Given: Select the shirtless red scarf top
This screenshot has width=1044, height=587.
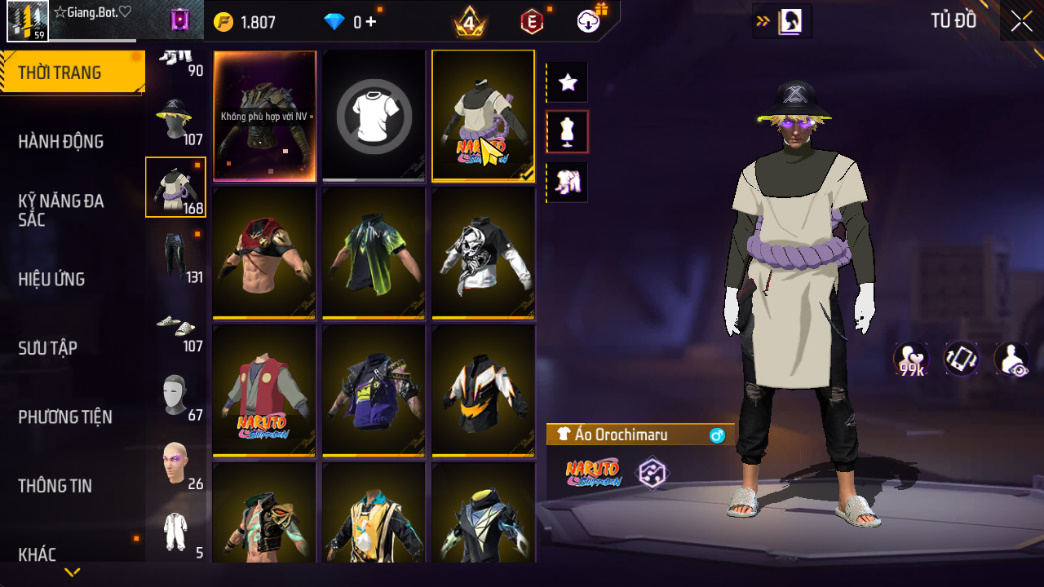Looking at the screenshot, I should [x=265, y=253].
